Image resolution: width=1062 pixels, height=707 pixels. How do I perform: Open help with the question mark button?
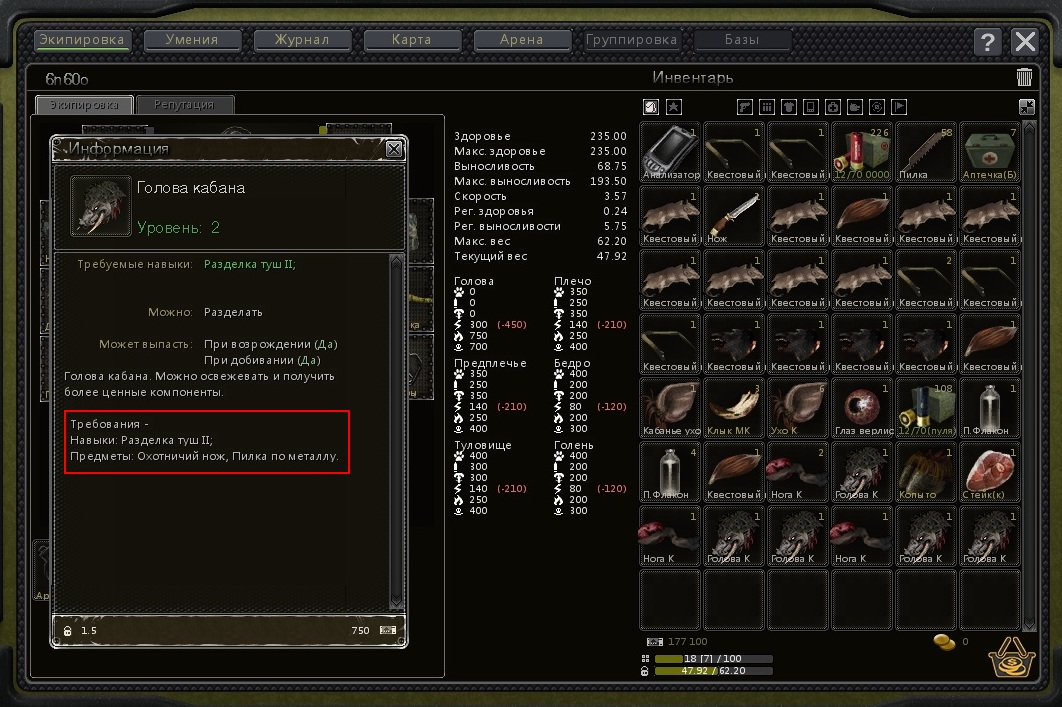[x=987, y=41]
